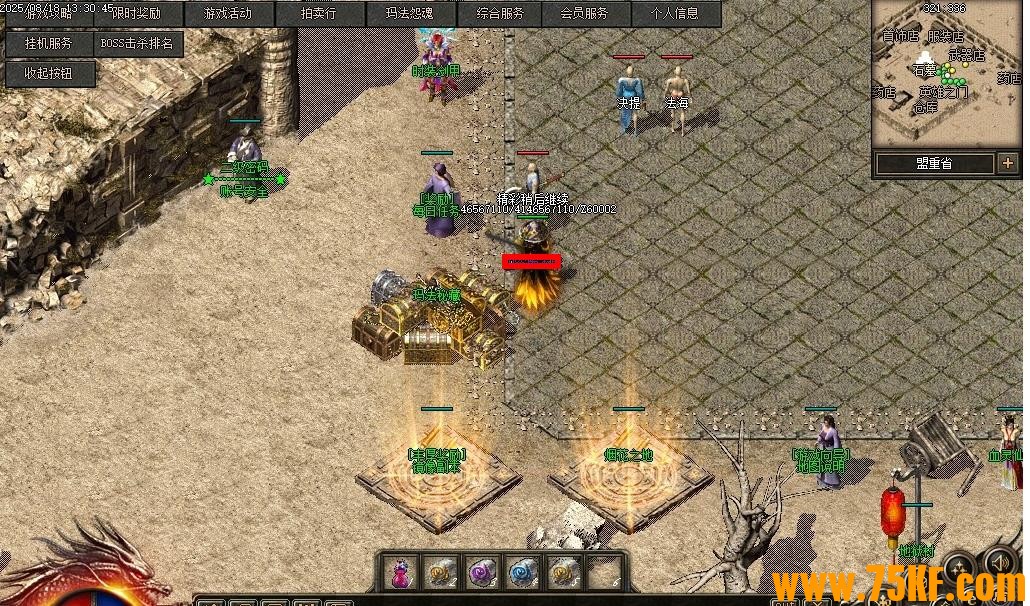Image resolution: width=1030 pixels, height=606 pixels.
Task: Use the purple scroll in the hotbar
Action: point(481,573)
